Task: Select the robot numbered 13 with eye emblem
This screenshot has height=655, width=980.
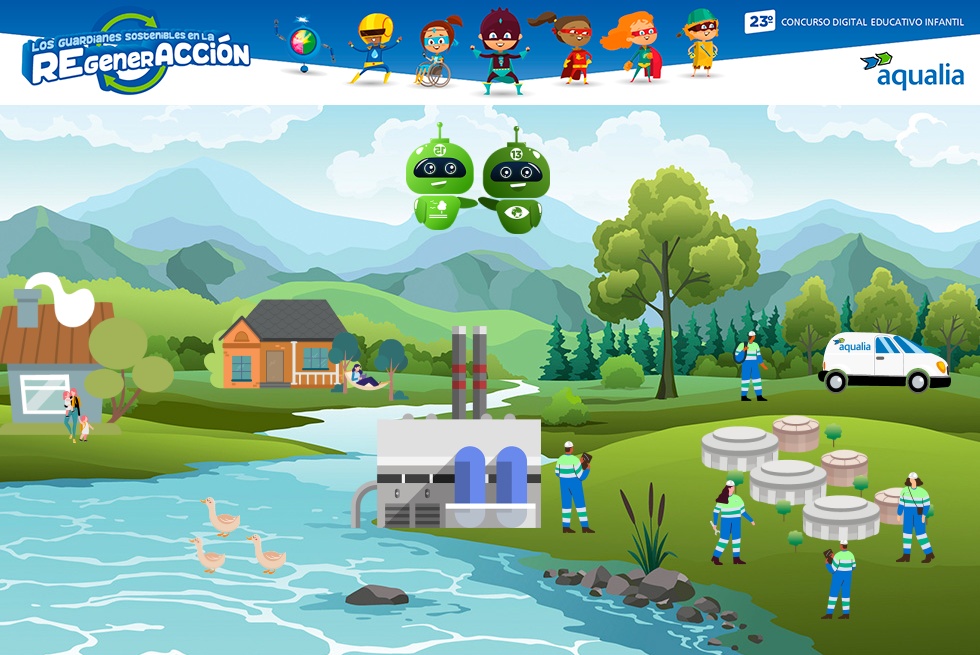Action: tap(513, 187)
